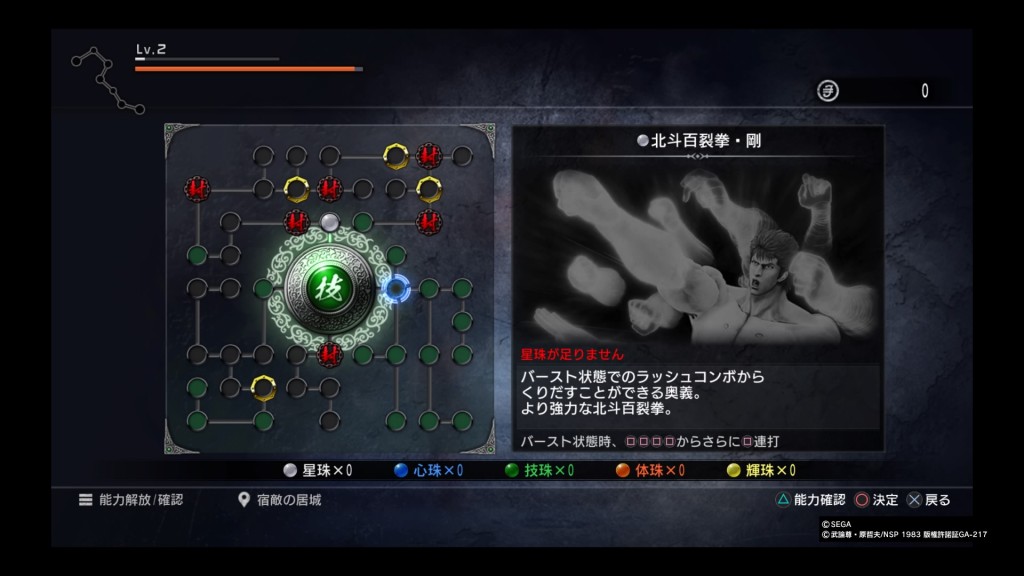Pick the yellow ring node in the lower-left grid

click(x=263, y=386)
